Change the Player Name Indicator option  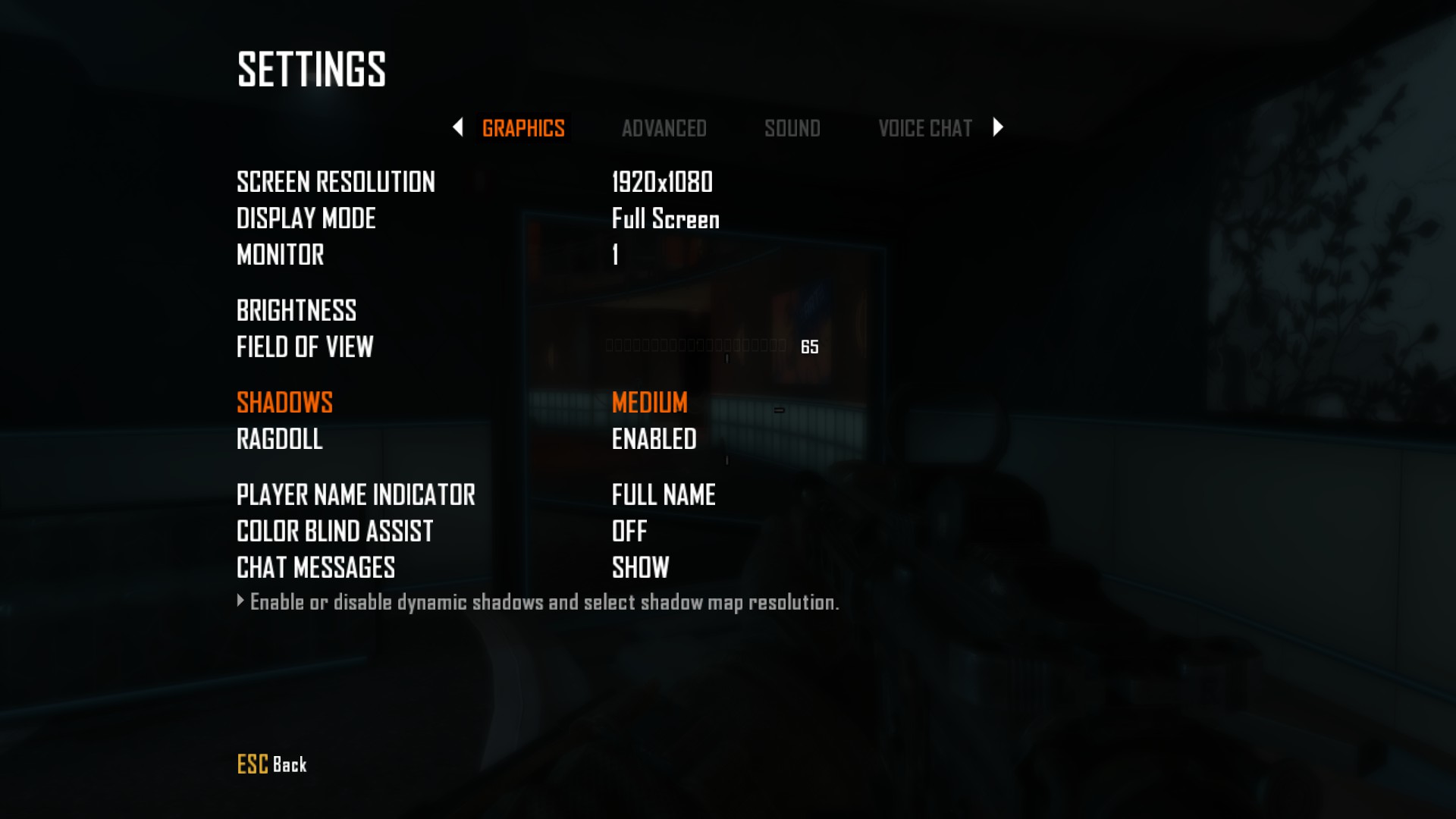coord(663,495)
